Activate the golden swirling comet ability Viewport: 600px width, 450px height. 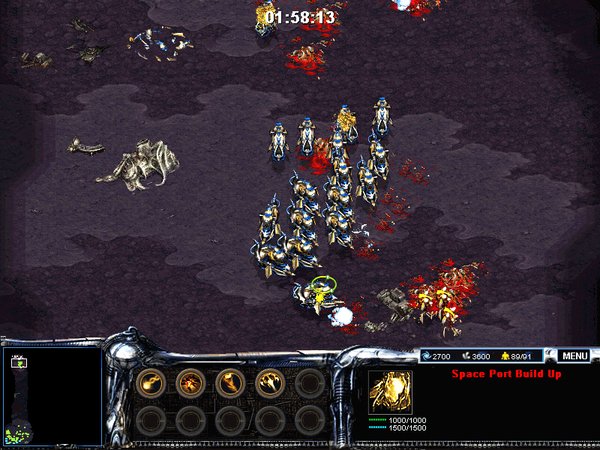151,382
